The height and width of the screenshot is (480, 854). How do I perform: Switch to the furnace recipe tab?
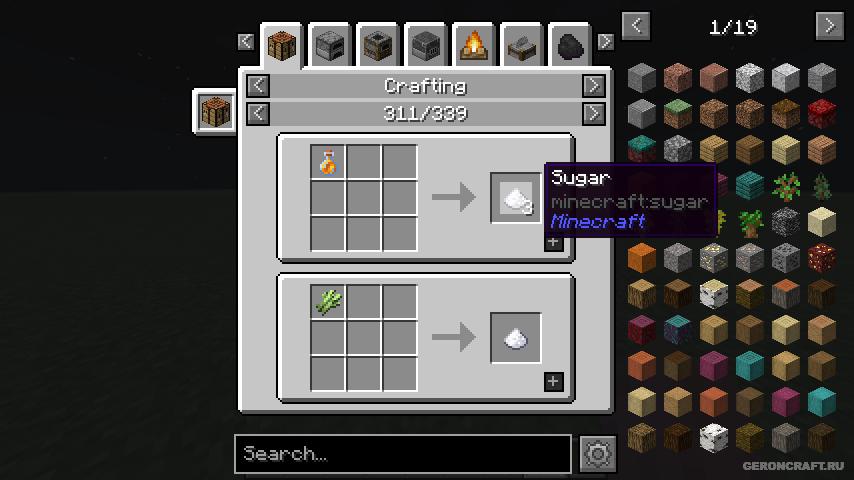[x=330, y=46]
